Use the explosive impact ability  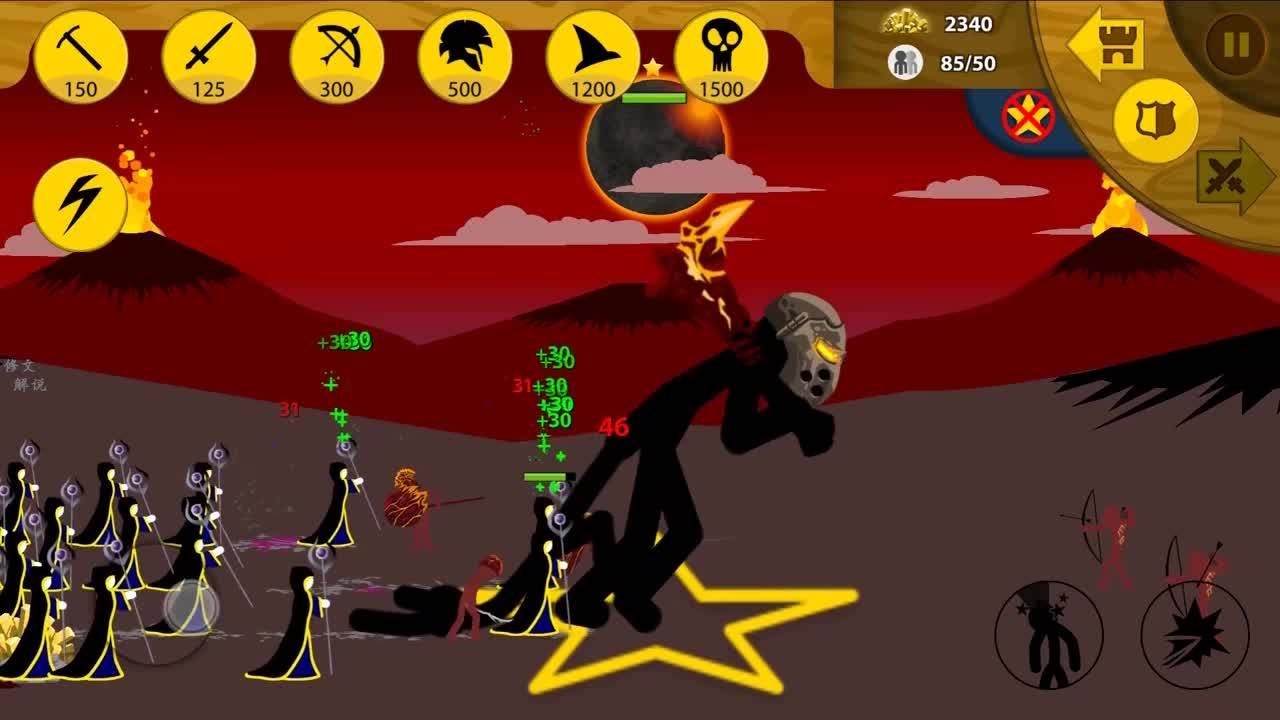tap(1195, 634)
